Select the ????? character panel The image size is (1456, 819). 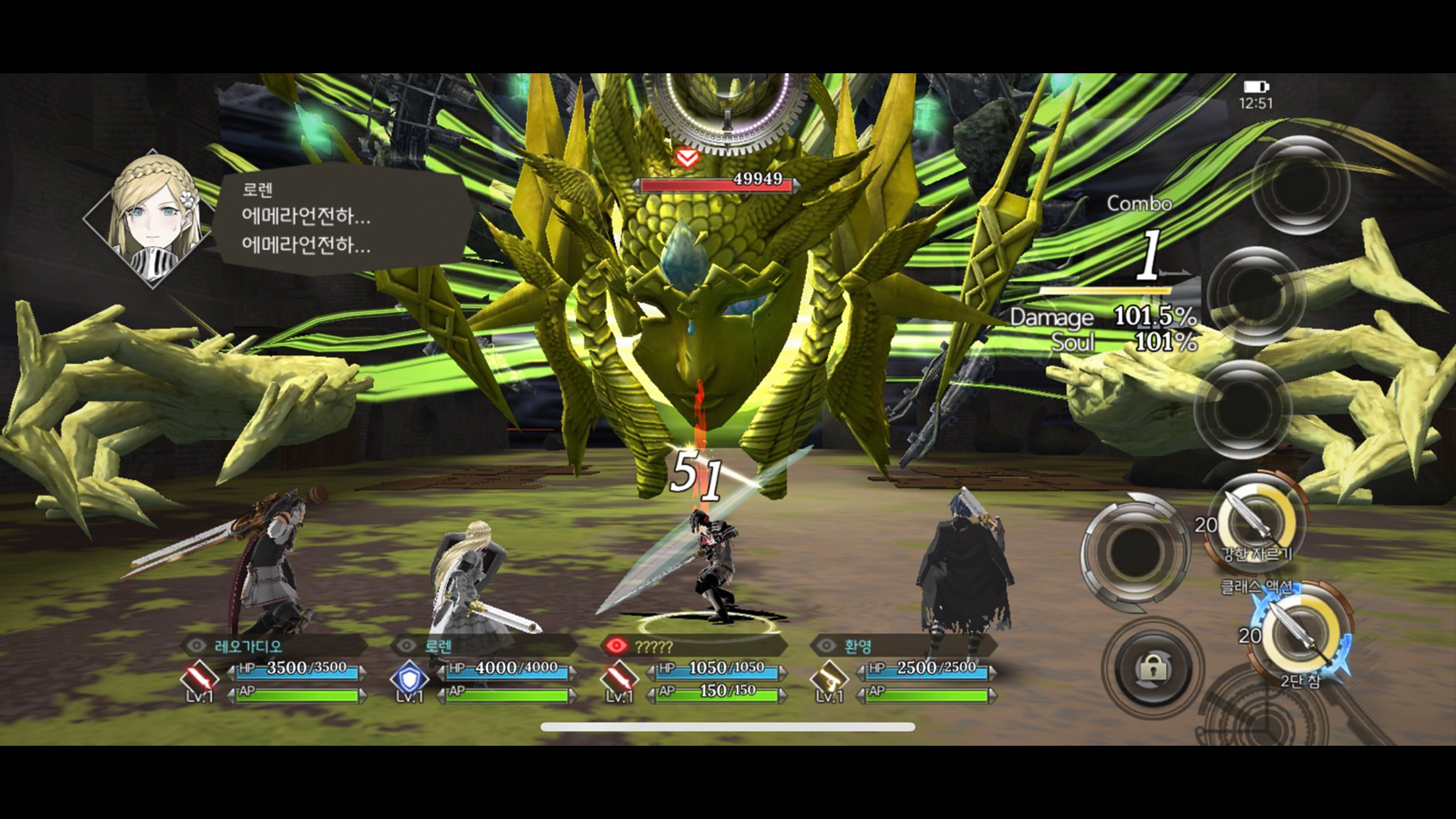(x=694, y=669)
